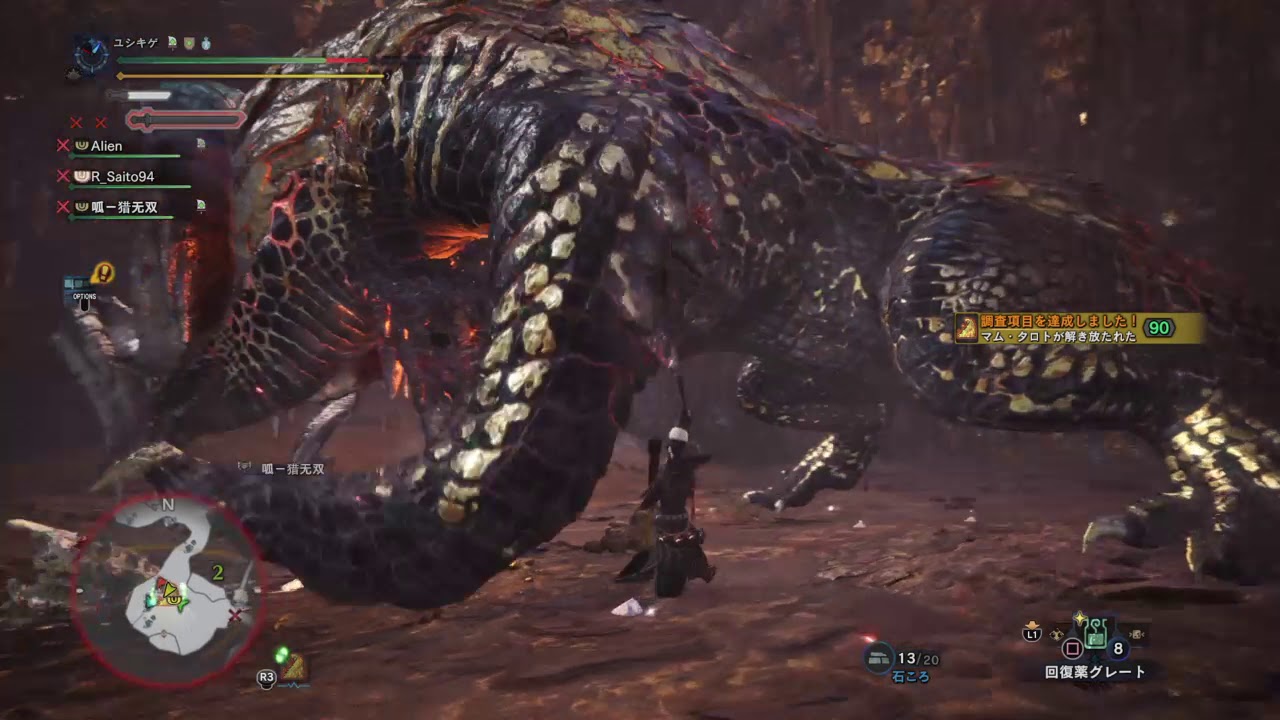Toggle the red X marker beside 呱一猎无双
The width and height of the screenshot is (1280, 720).
61,205
